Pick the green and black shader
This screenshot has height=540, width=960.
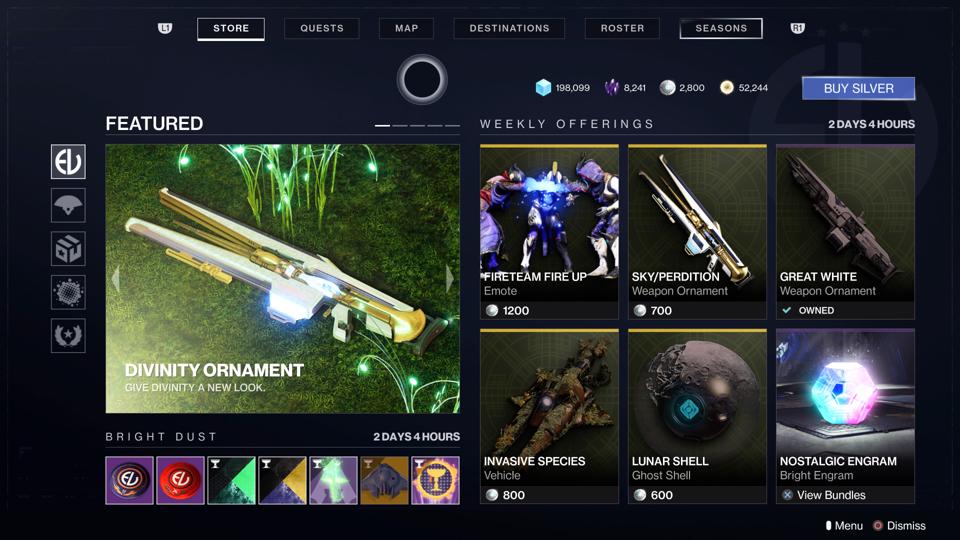click(x=231, y=481)
